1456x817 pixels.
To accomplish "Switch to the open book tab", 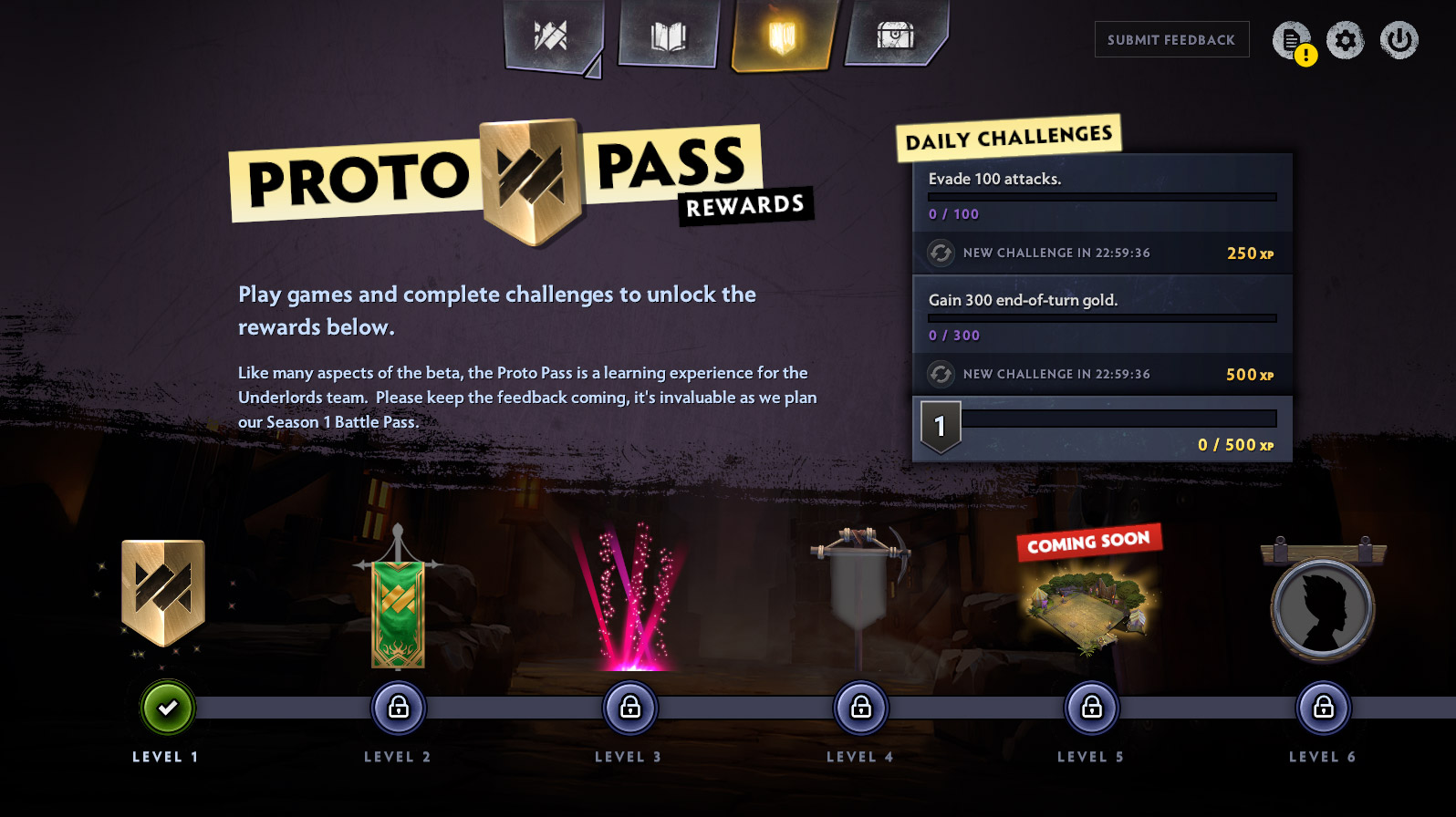I will (x=668, y=36).
